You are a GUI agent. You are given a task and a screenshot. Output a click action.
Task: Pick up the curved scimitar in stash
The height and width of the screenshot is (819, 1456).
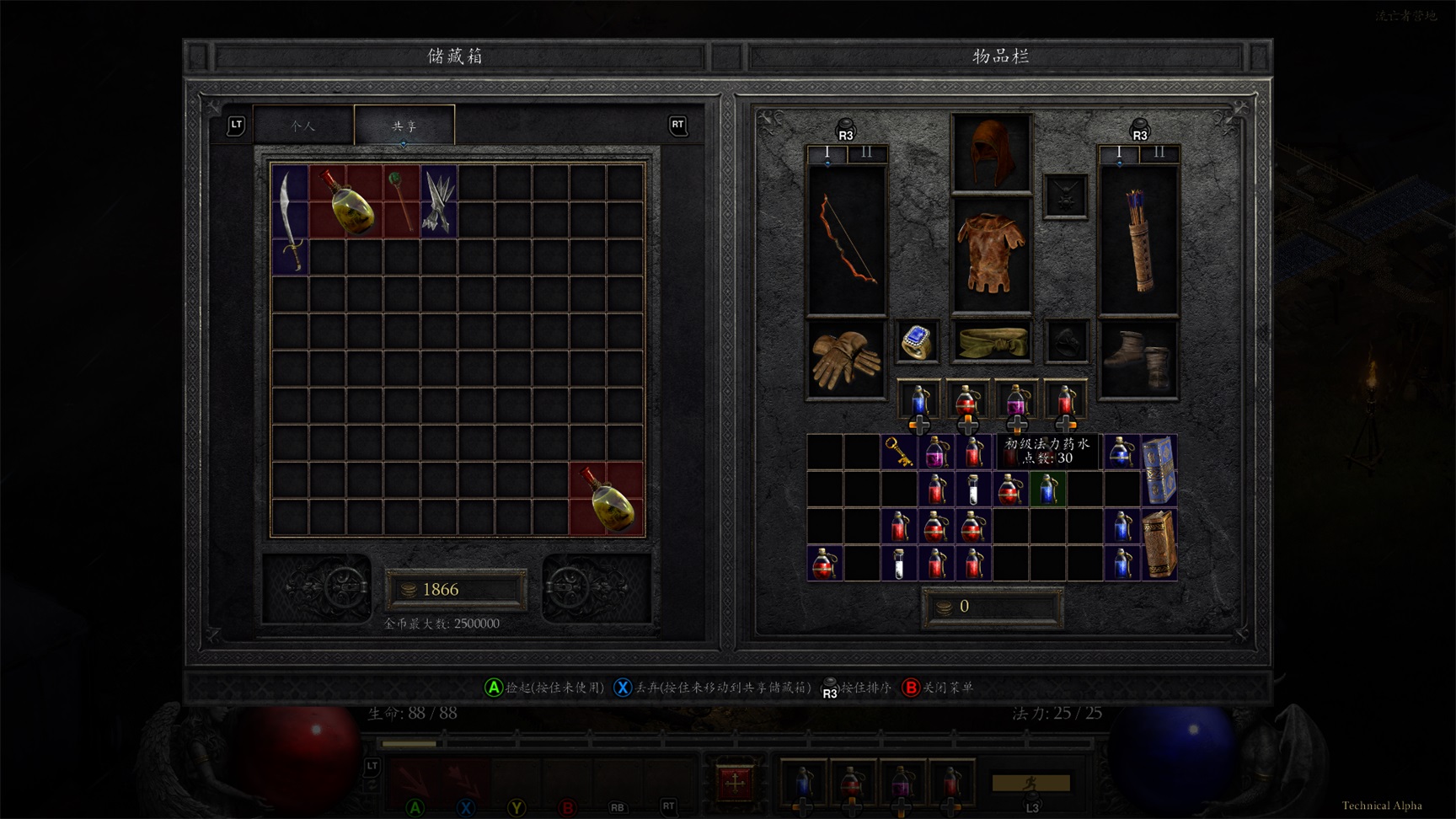point(290,219)
